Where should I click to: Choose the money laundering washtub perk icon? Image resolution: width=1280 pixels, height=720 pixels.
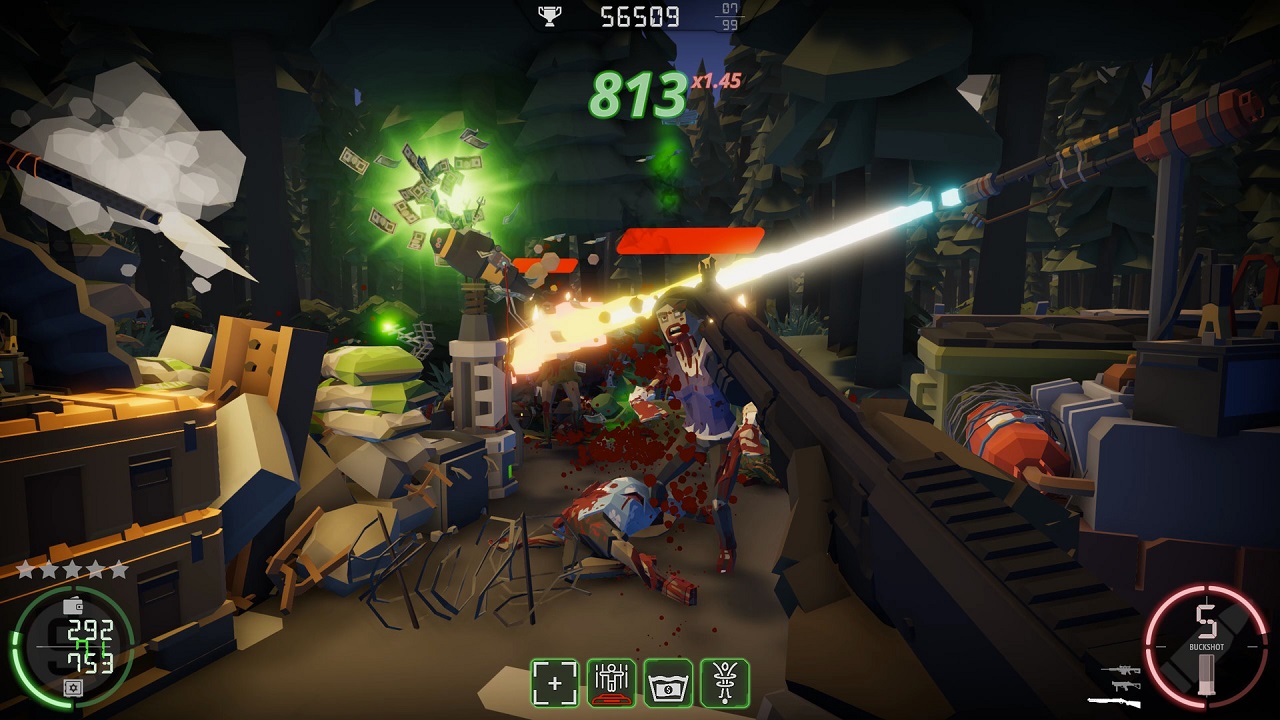(x=668, y=683)
